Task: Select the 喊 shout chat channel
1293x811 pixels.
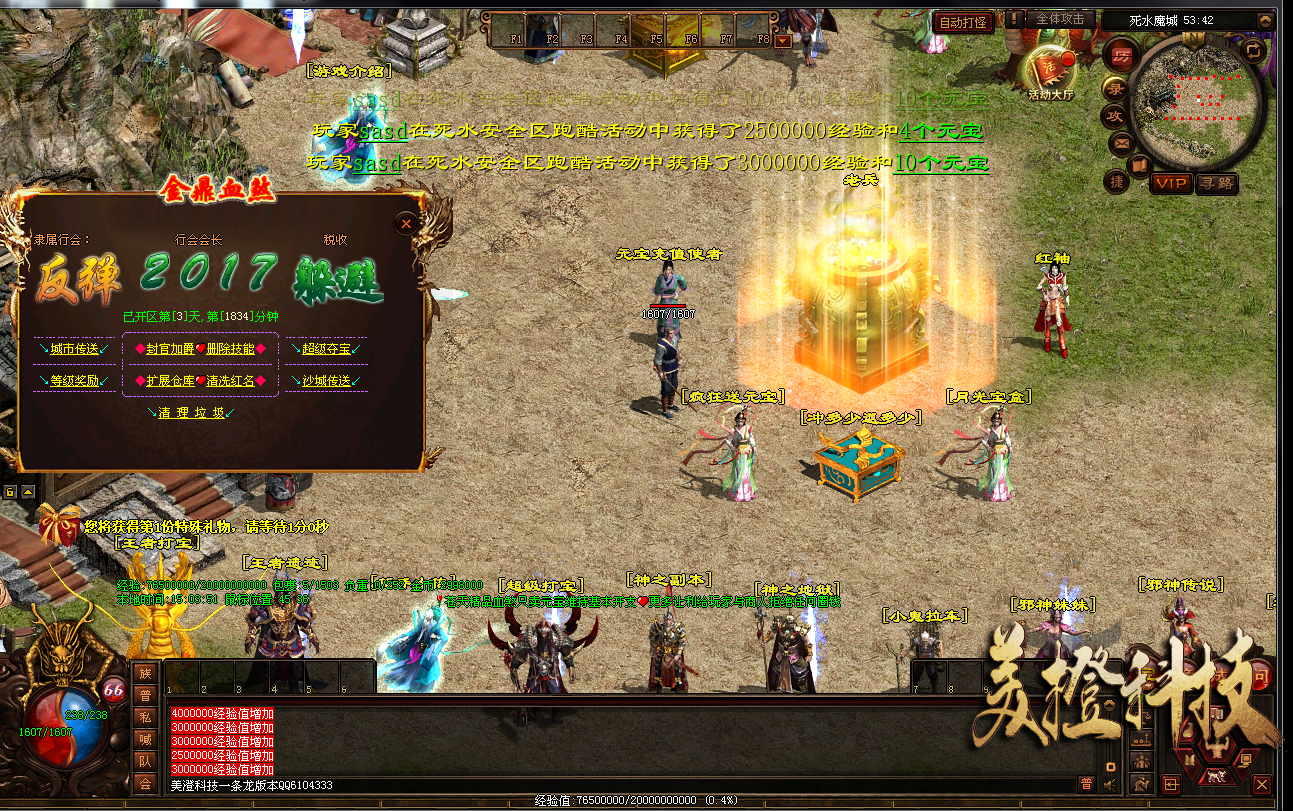Action: 145,739
